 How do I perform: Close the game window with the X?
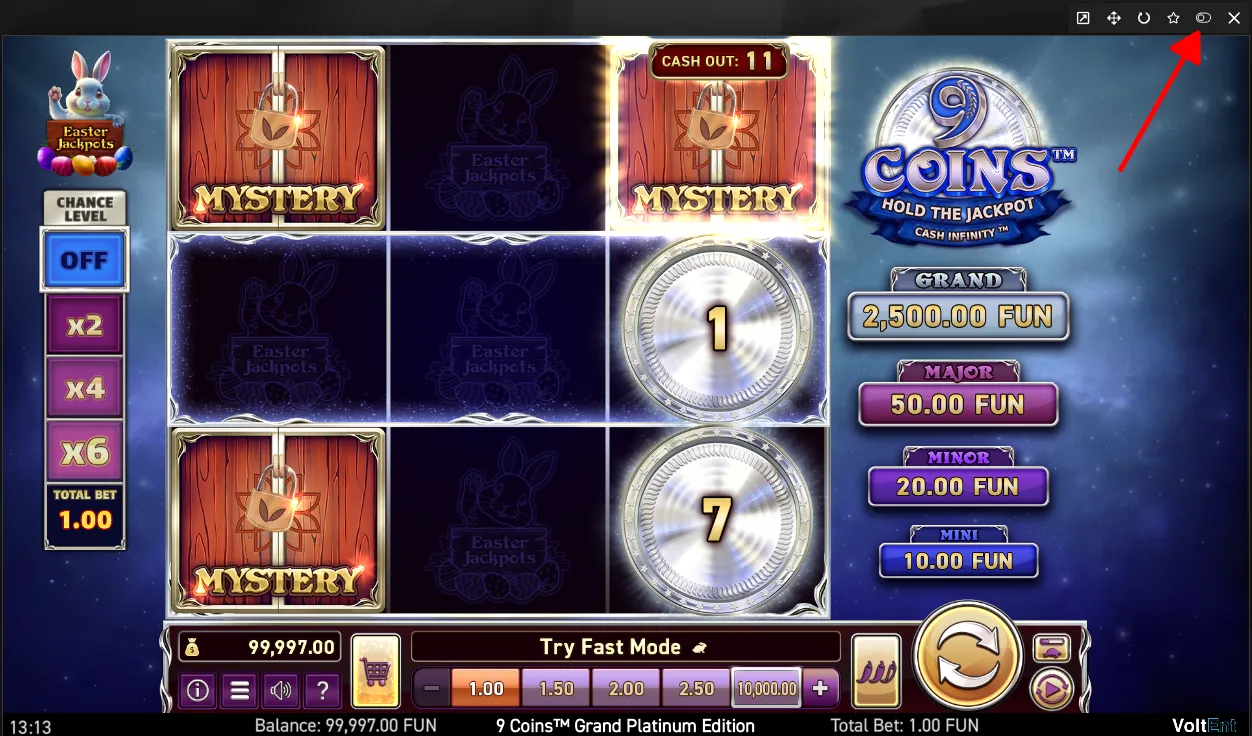click(x=1234, y=18)
